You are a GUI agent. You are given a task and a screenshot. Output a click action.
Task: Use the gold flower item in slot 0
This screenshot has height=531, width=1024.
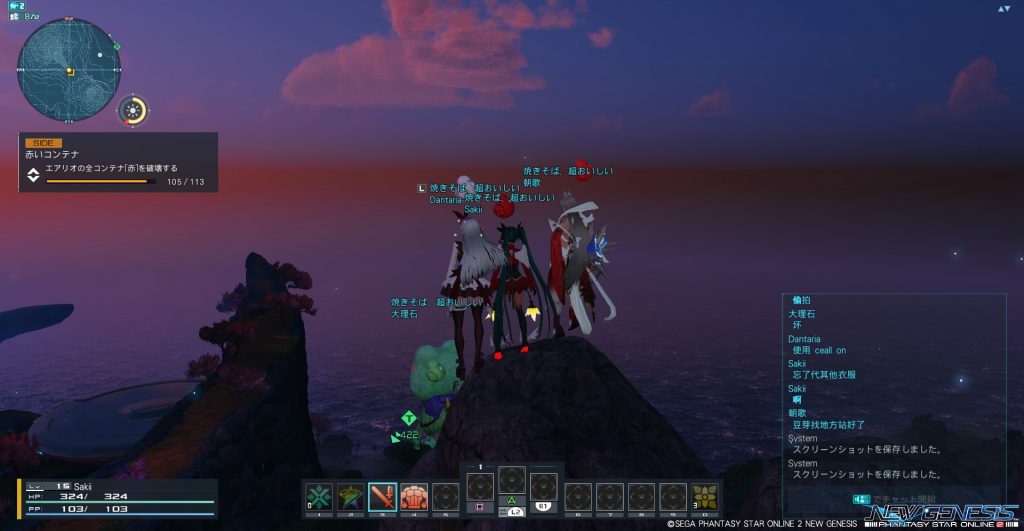point(706,497)
